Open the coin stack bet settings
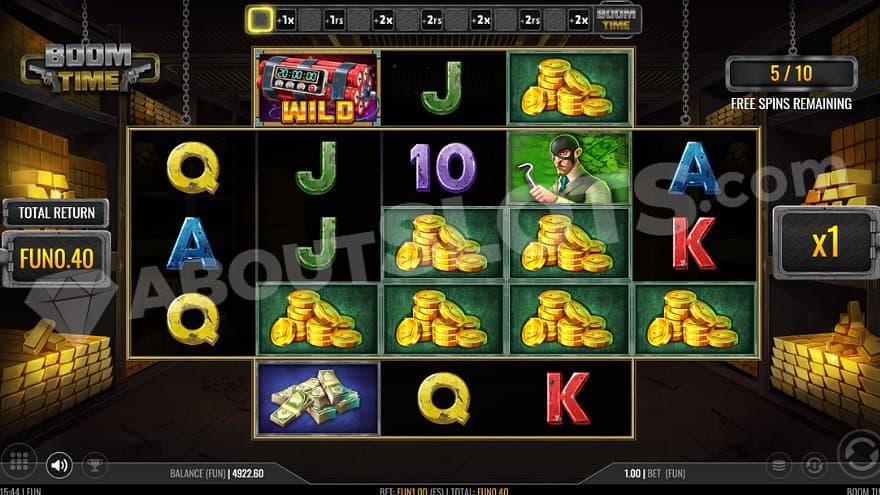This screenshot has height=495, width=880. click(780, 465)
